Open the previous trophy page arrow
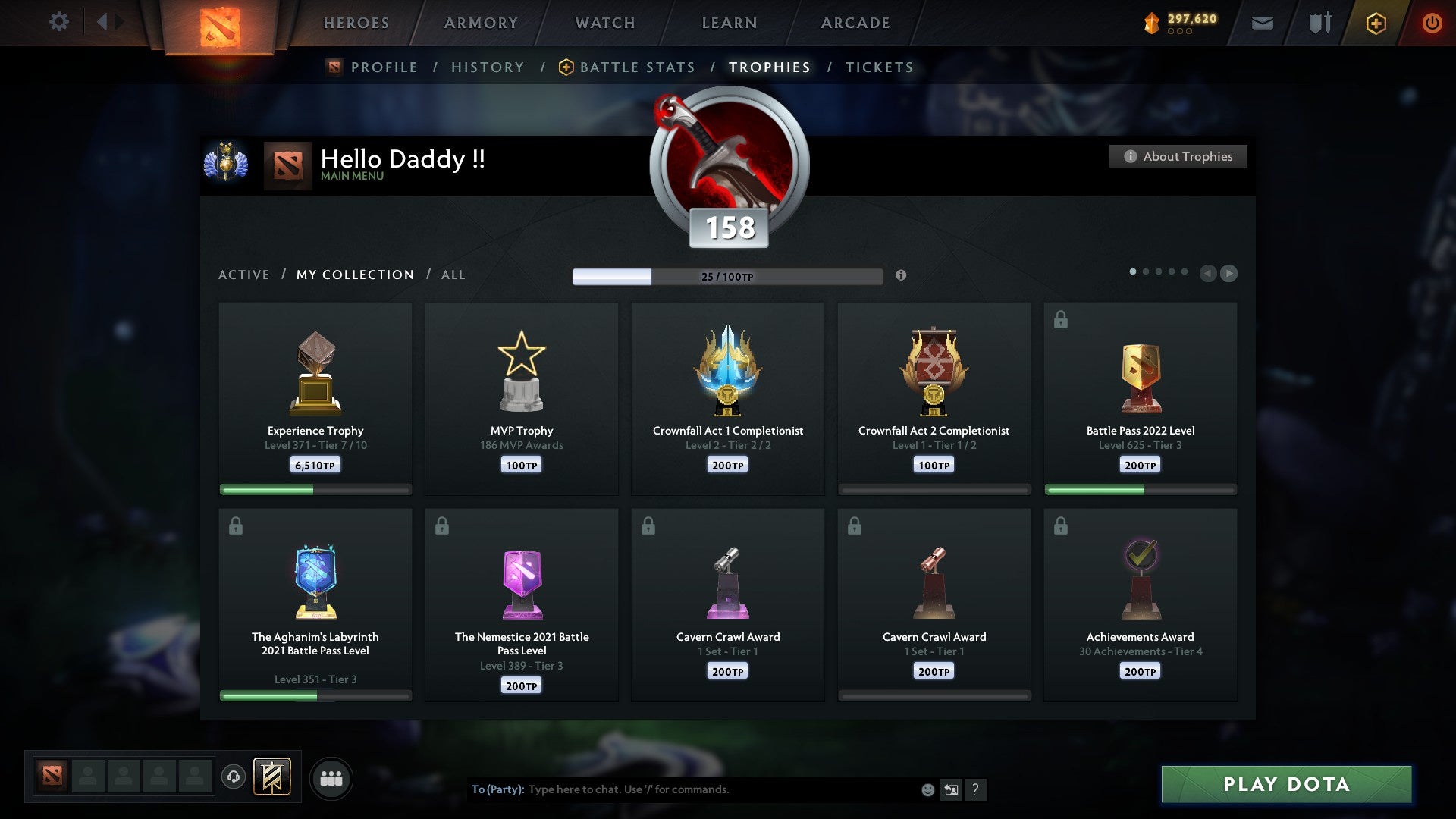The image size is (1456, 819). (x=1207, y=274)
